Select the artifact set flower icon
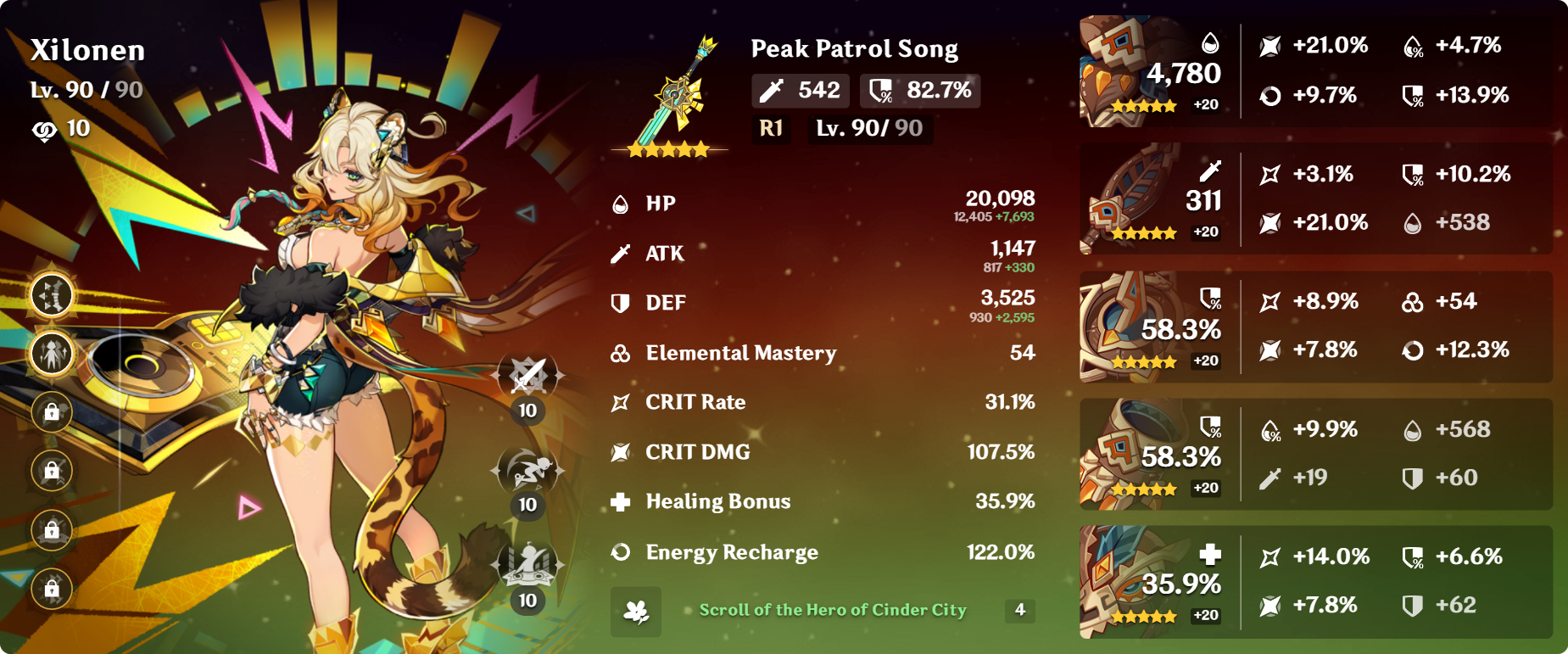1568x654 pixels. (x=636, y=611)
